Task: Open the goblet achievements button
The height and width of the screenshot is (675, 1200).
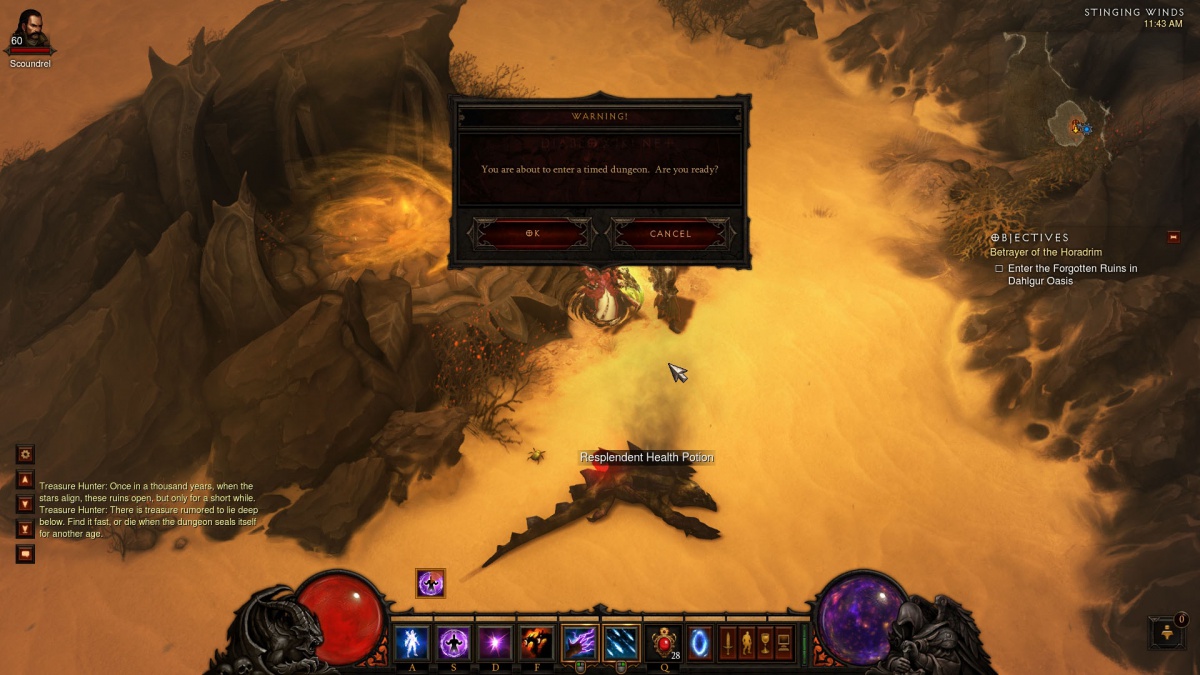Action: tap(765, 642)
